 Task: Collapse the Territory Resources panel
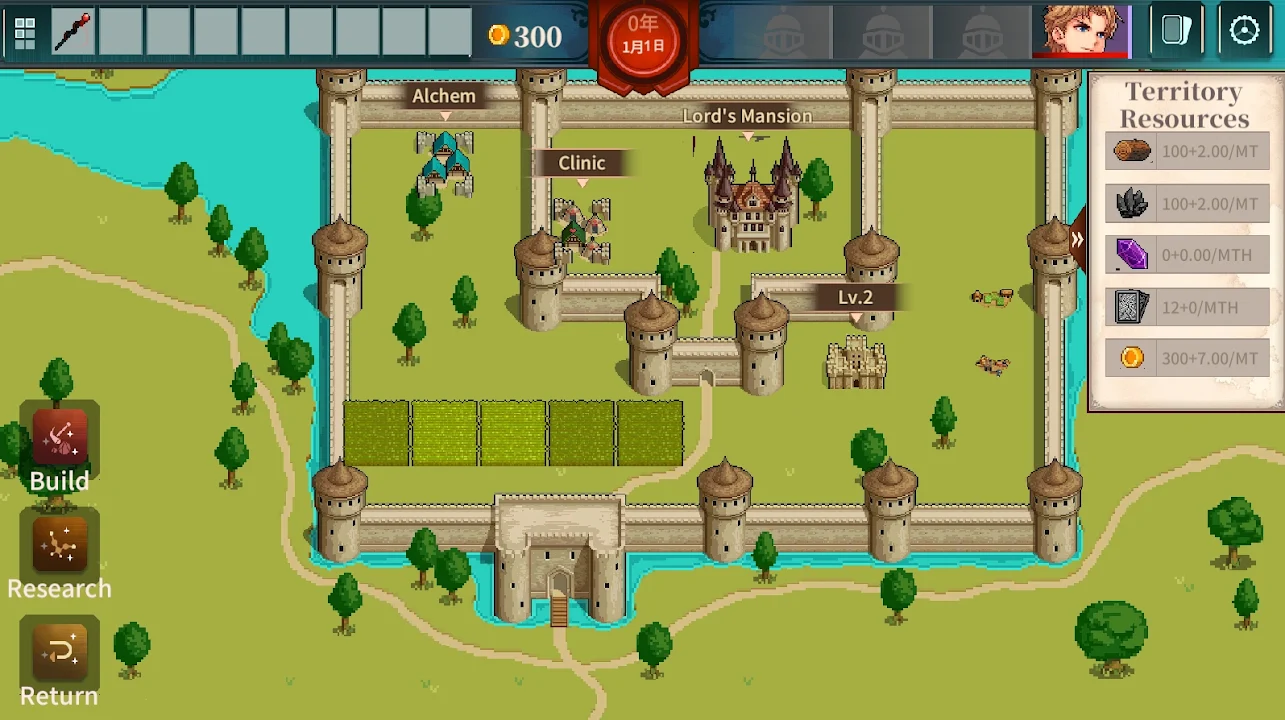point(1077,240)
